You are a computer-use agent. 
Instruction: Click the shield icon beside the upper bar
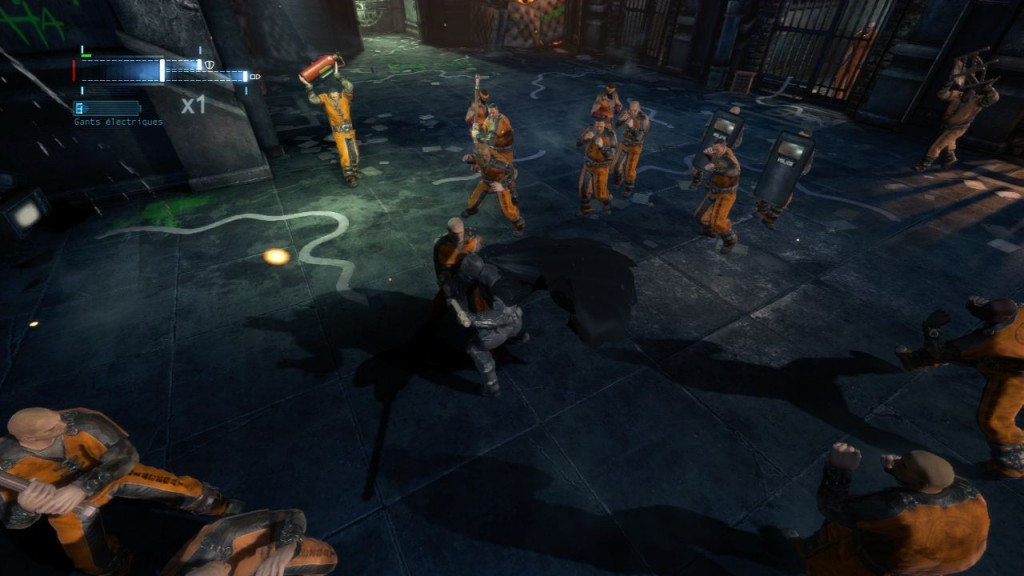(209, 66)
